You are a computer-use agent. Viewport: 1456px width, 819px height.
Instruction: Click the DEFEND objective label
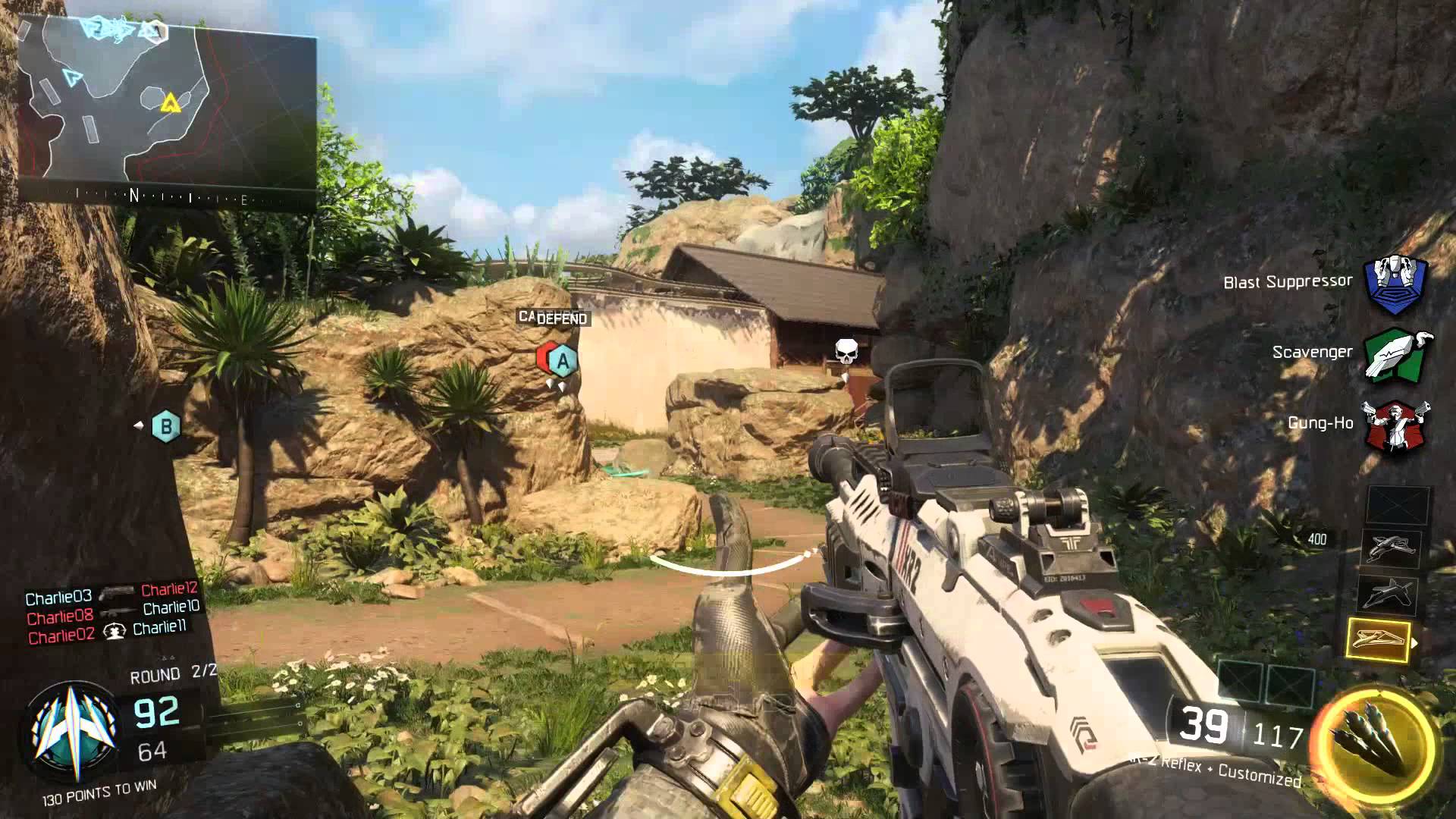[x=561, y=319]
